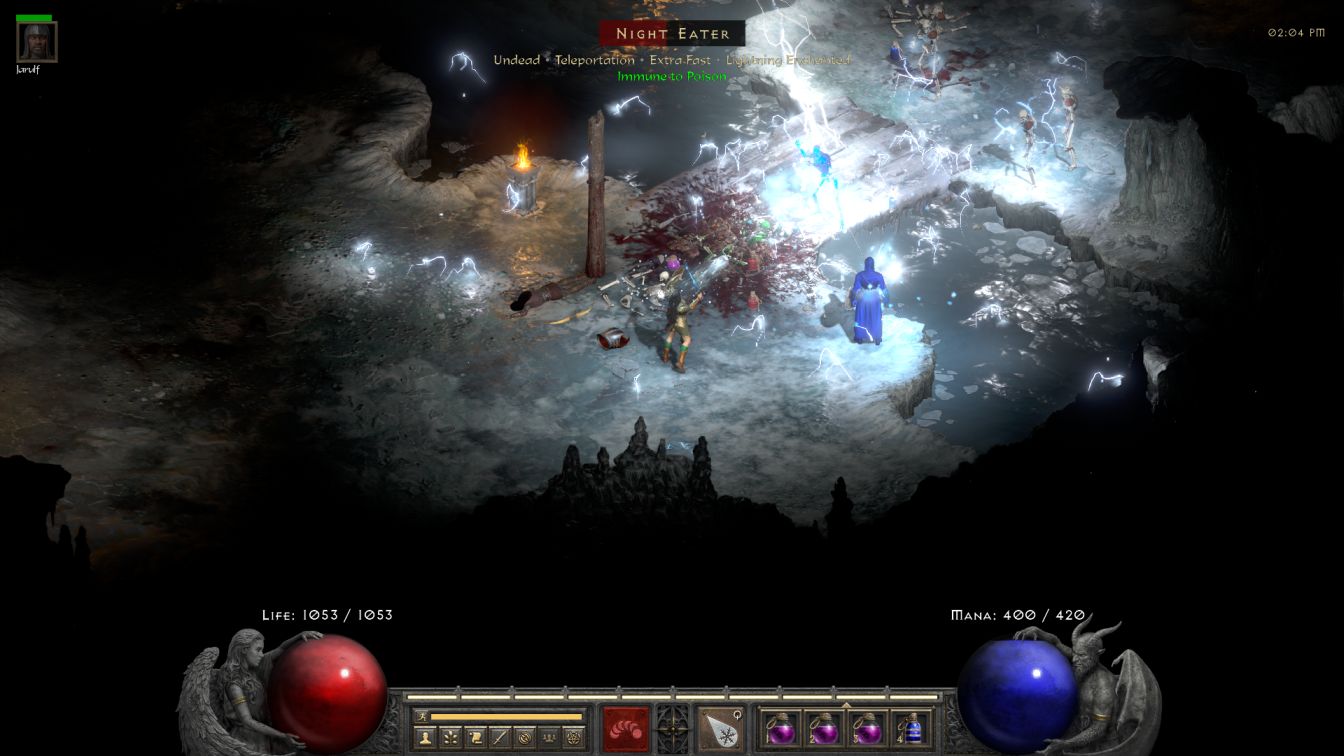Expand the belt with the small arrow
The height and width of the screenshot is (756, 1344).
[x=846, y=705]
